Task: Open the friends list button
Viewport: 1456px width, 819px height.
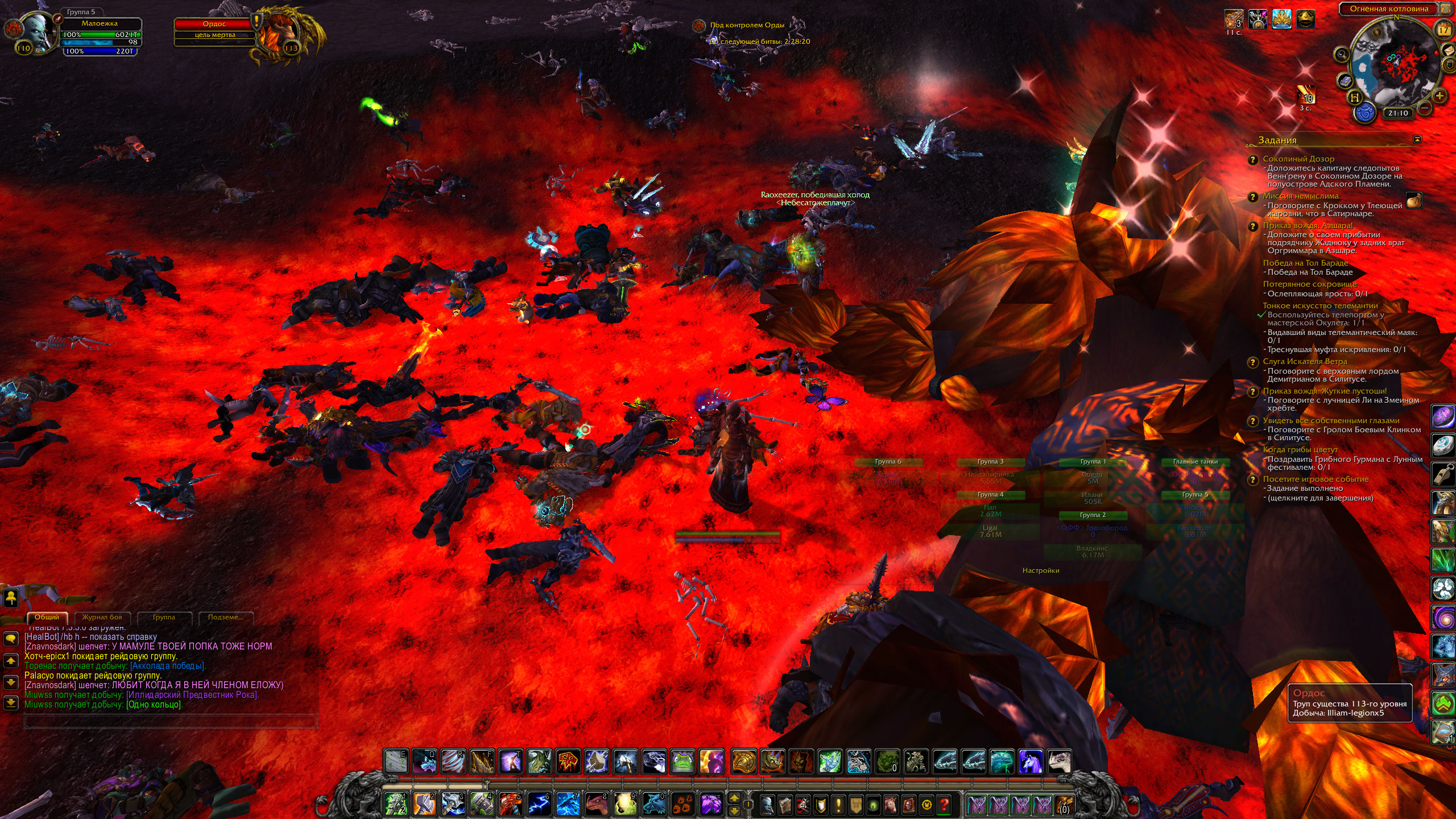Action: tap(11, 597)
